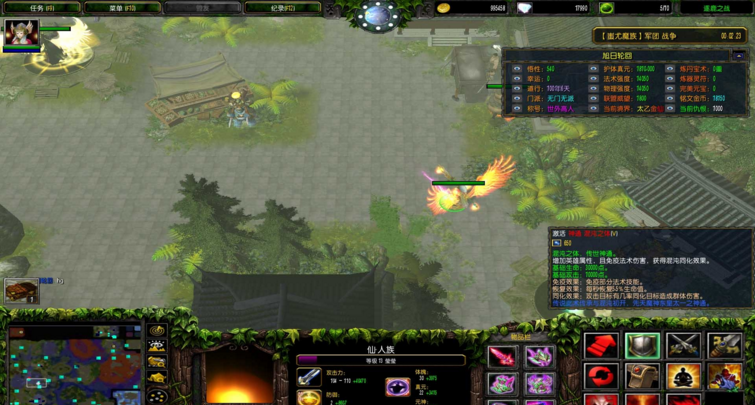Activate the red demon hand ability
This screenshot has height=405, width=755.
724,377
